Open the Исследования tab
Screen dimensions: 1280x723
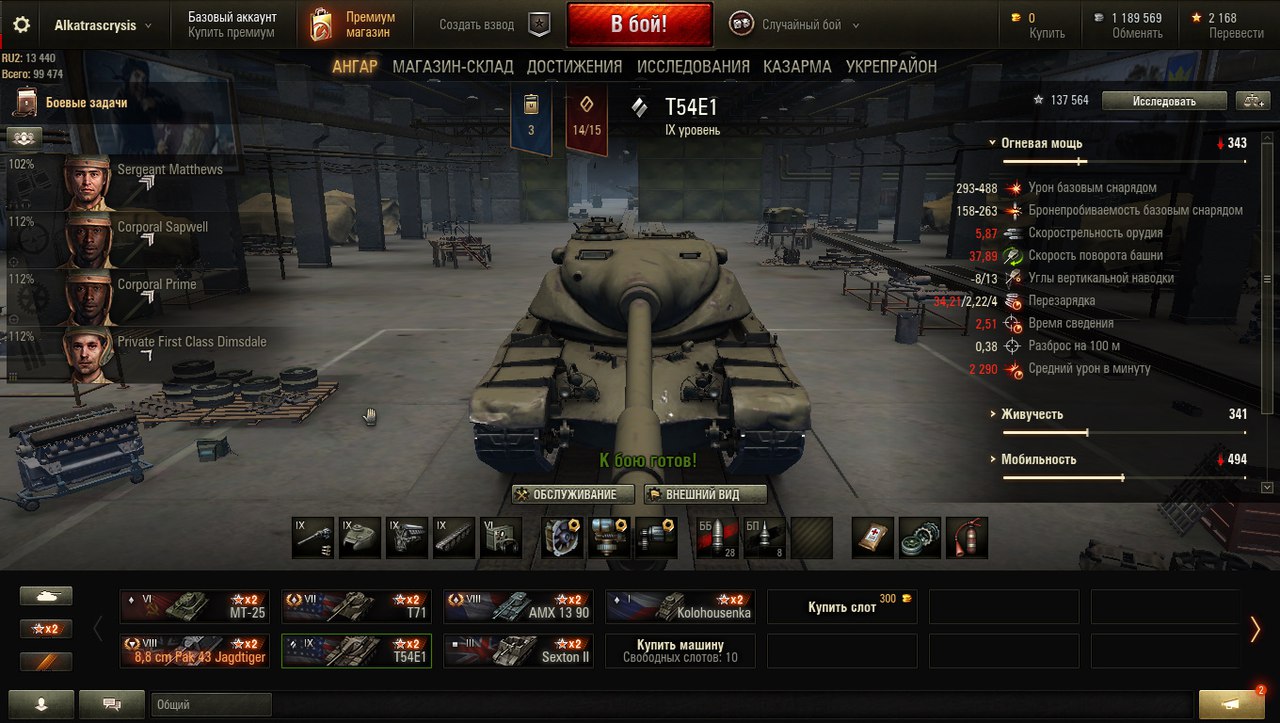click(x=693, y=67)
